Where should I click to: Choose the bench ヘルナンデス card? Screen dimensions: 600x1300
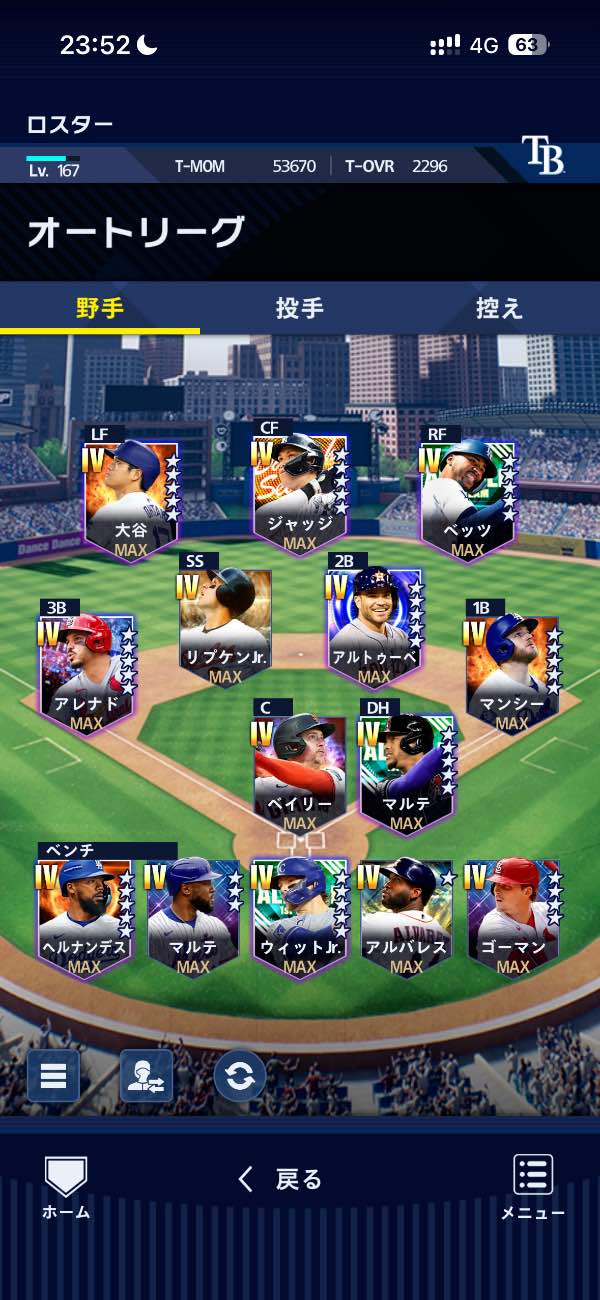[85, 916]
